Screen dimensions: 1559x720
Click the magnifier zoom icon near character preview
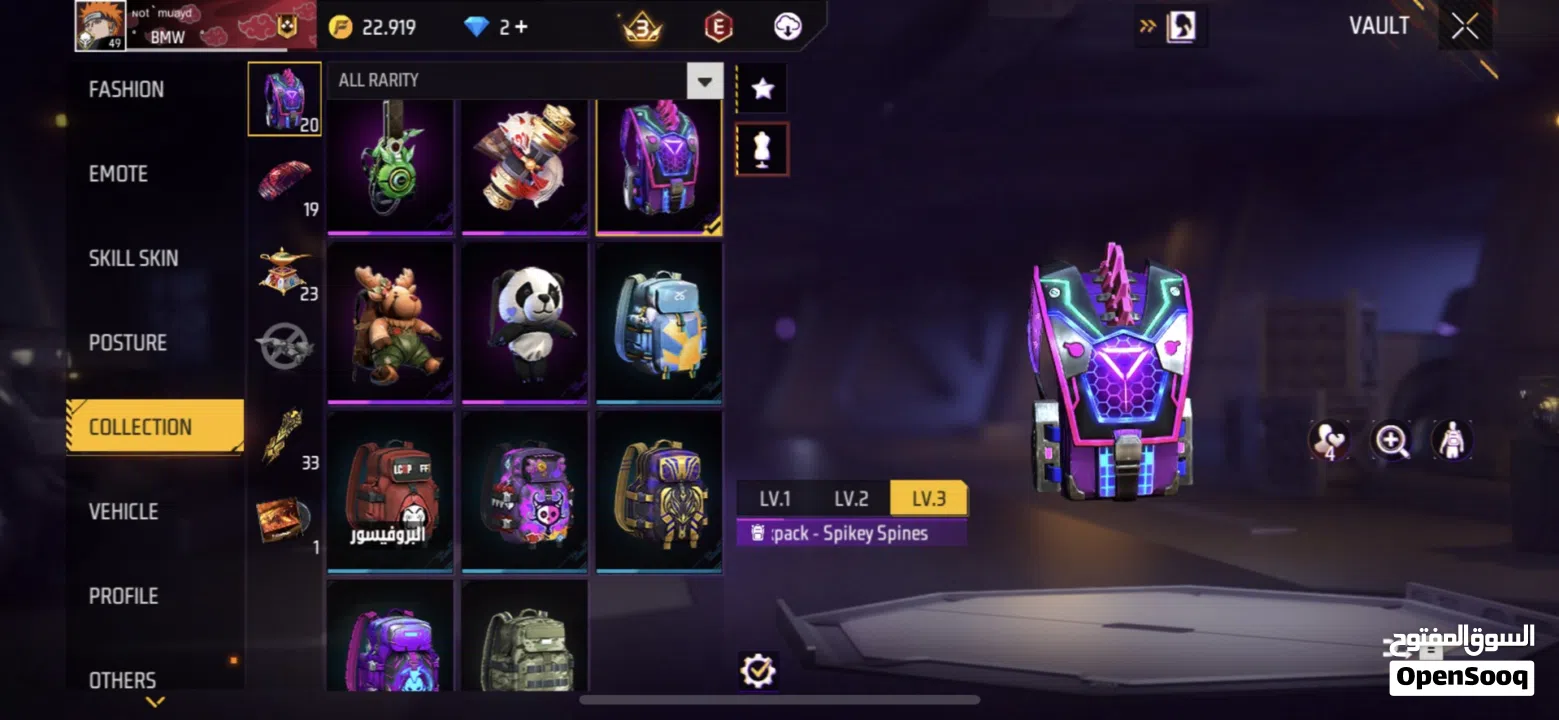click(1392, 440)
